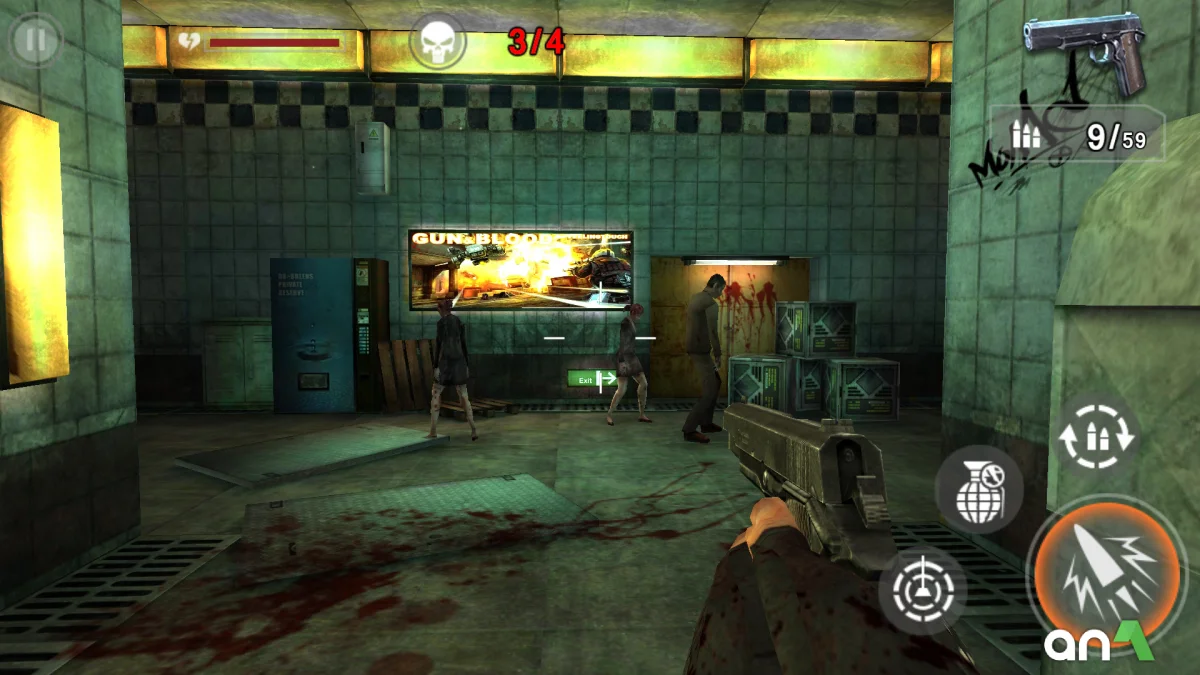Activate the aim crosshair button

(x=922, y=591)
